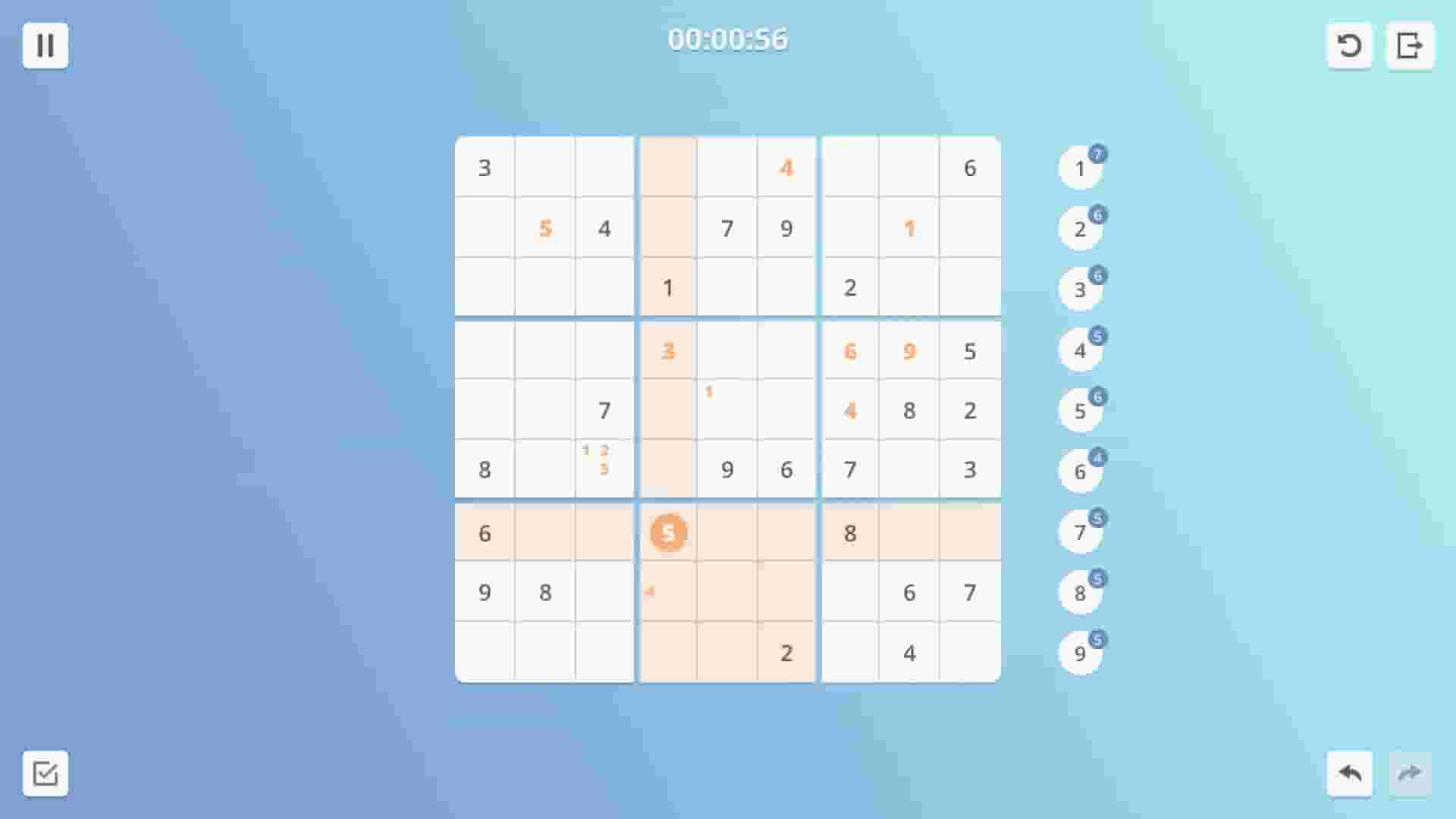
Task: Select number 1 from the palette
Action: [1080, 168]
